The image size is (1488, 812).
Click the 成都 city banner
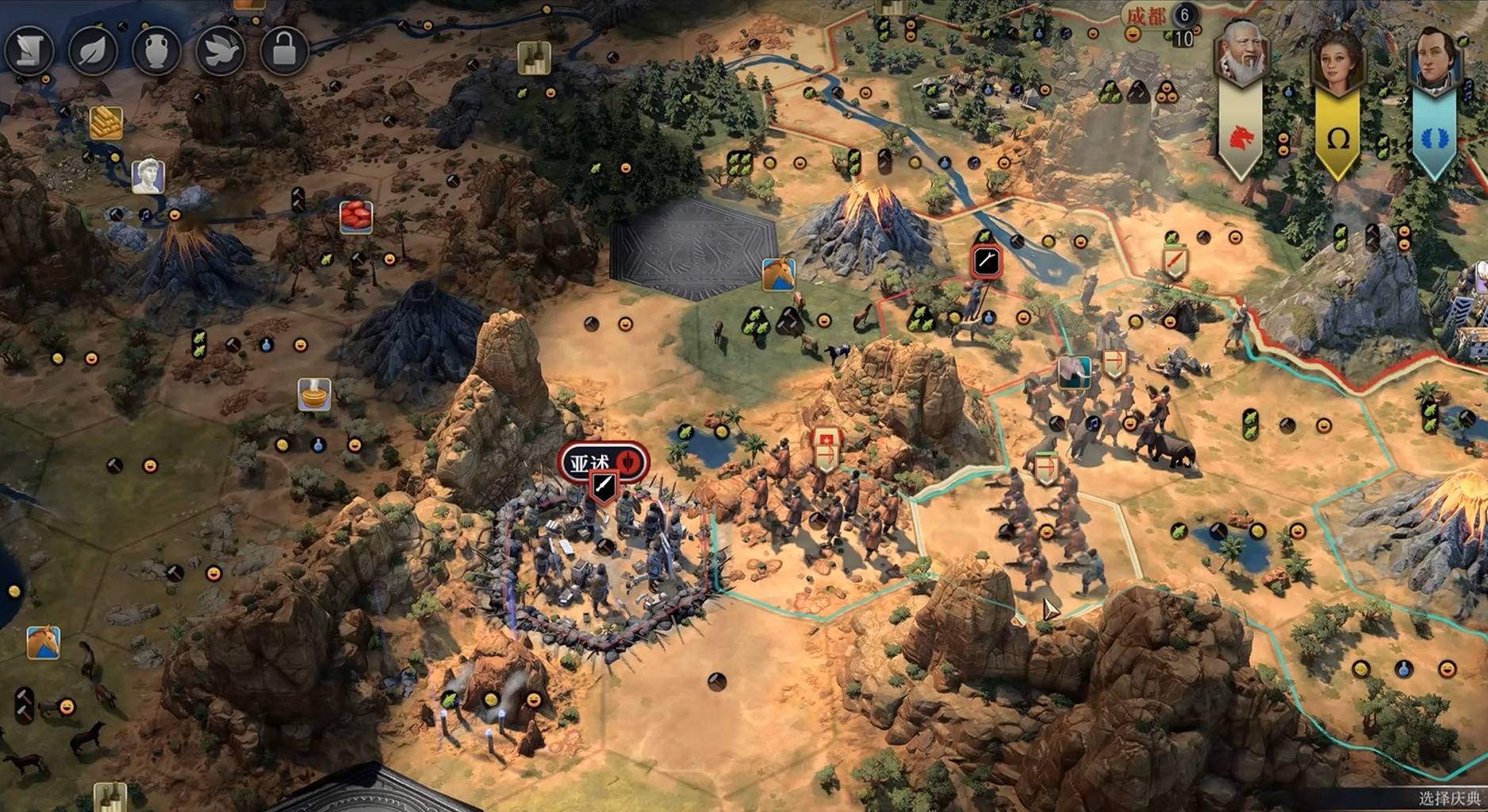1147,16
